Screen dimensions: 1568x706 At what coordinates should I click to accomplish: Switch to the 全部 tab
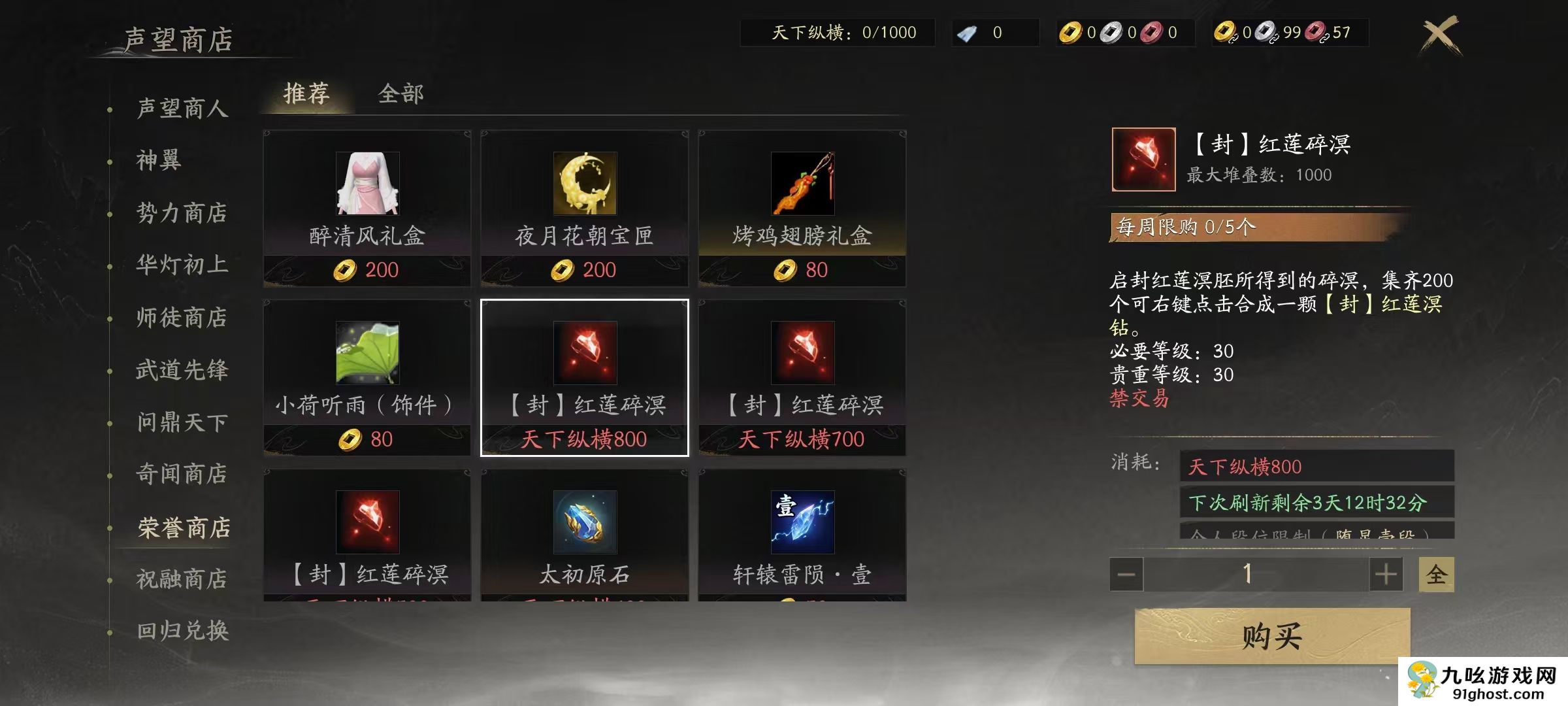pos(401,95)
